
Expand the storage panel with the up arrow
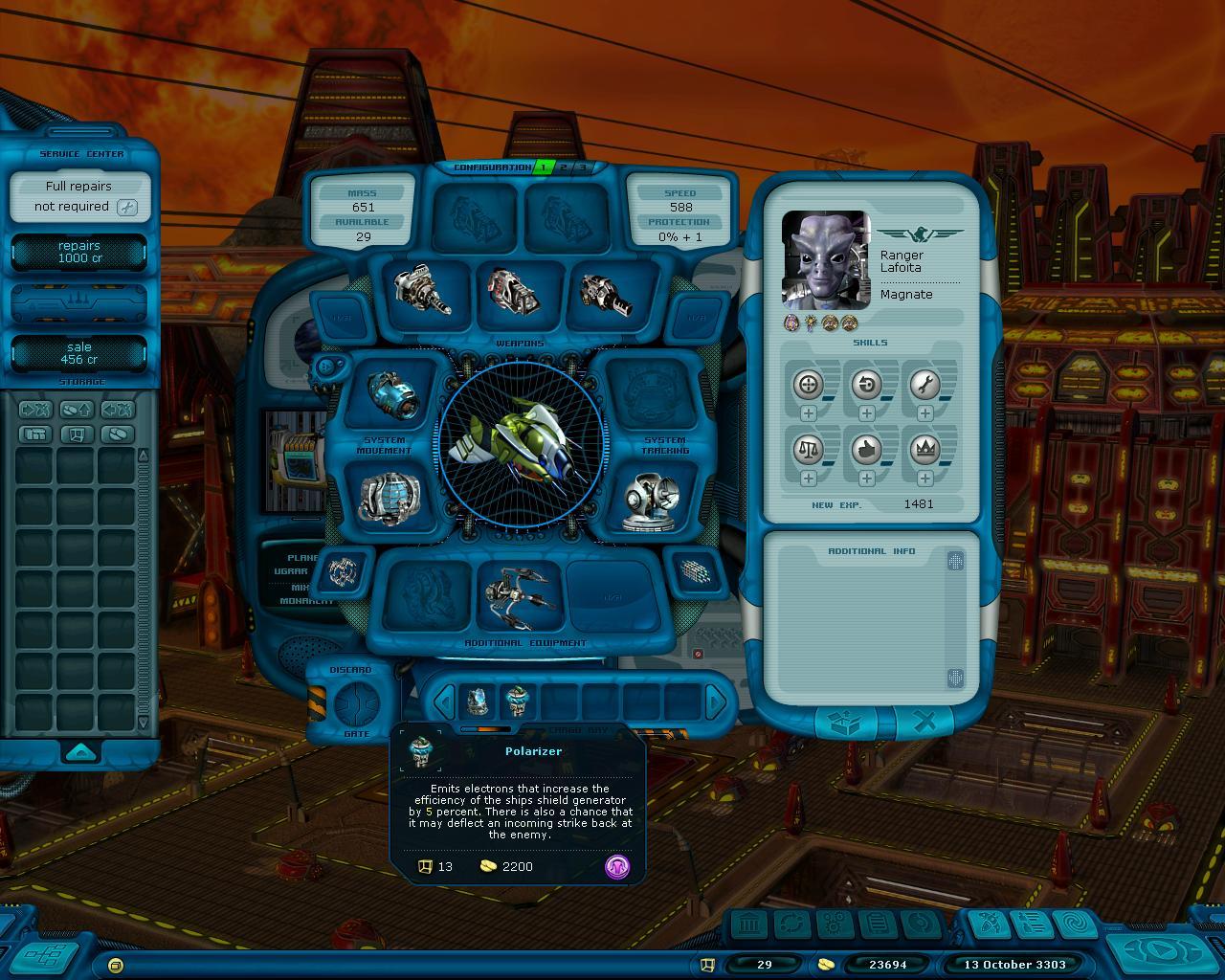coord(80,750)
